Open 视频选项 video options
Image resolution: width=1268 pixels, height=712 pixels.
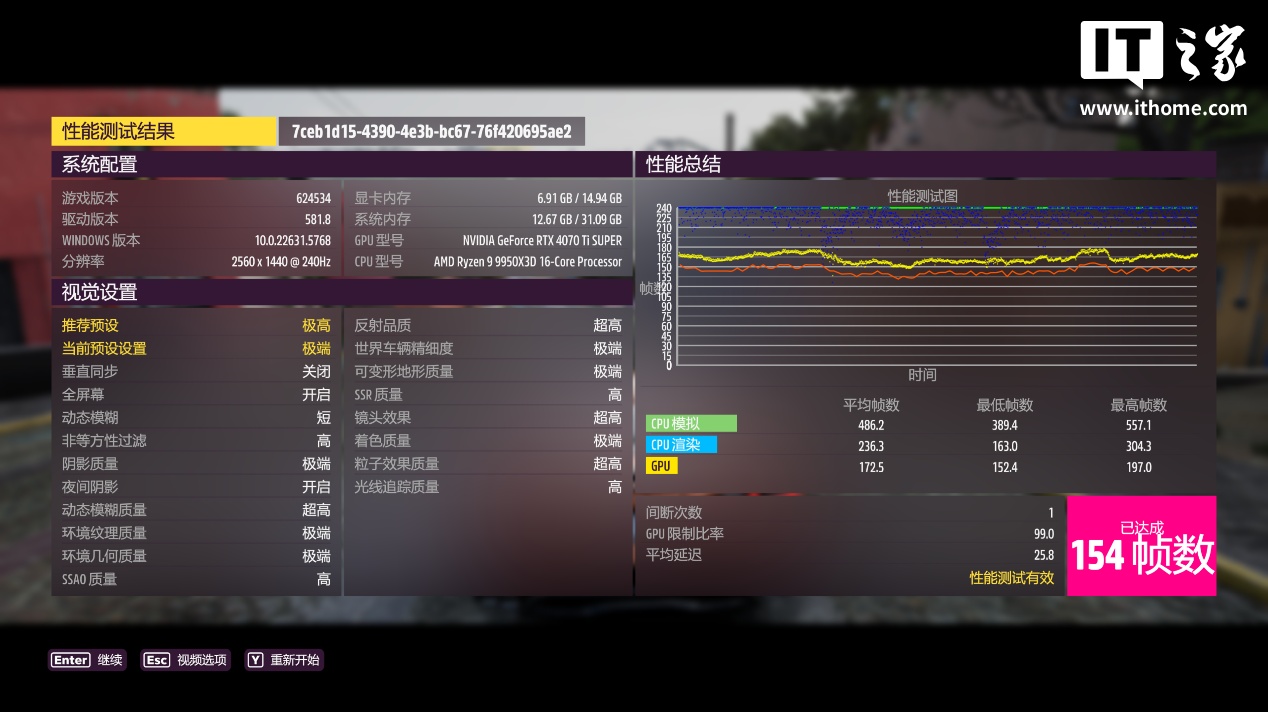[x=186, y=660]
